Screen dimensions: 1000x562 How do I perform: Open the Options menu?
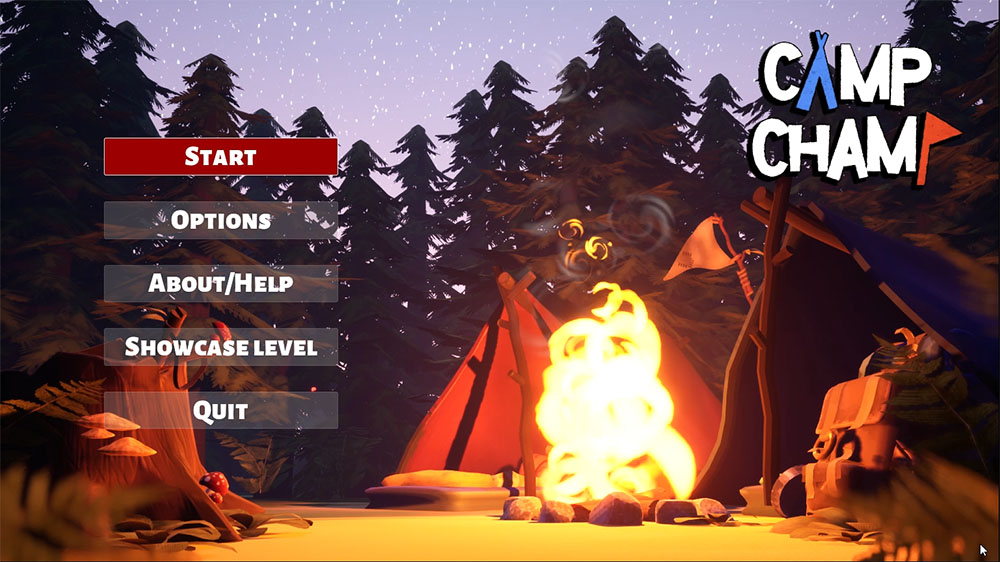(221, 220)
